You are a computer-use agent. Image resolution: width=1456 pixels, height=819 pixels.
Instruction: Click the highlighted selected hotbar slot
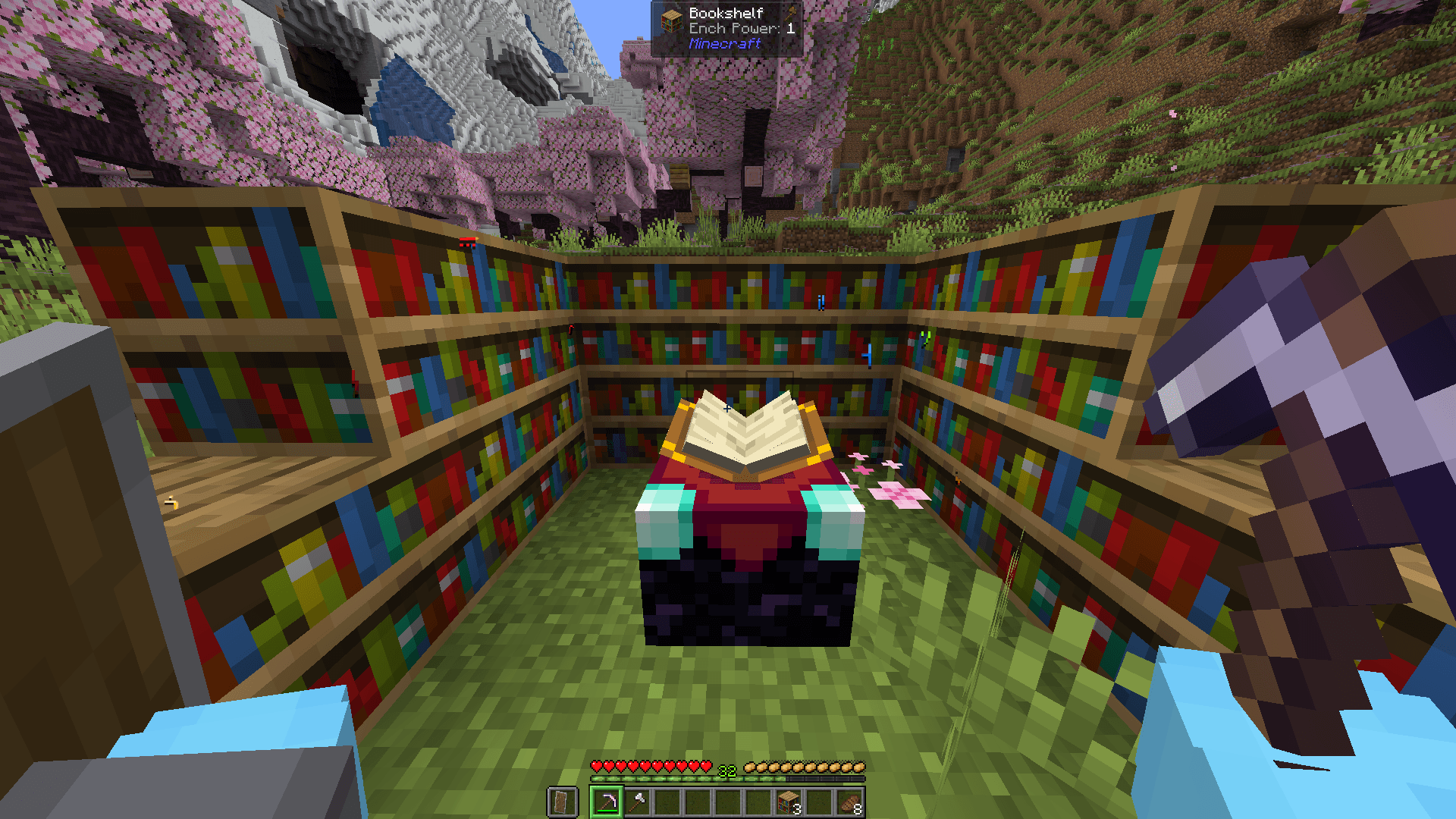[607, 800]
